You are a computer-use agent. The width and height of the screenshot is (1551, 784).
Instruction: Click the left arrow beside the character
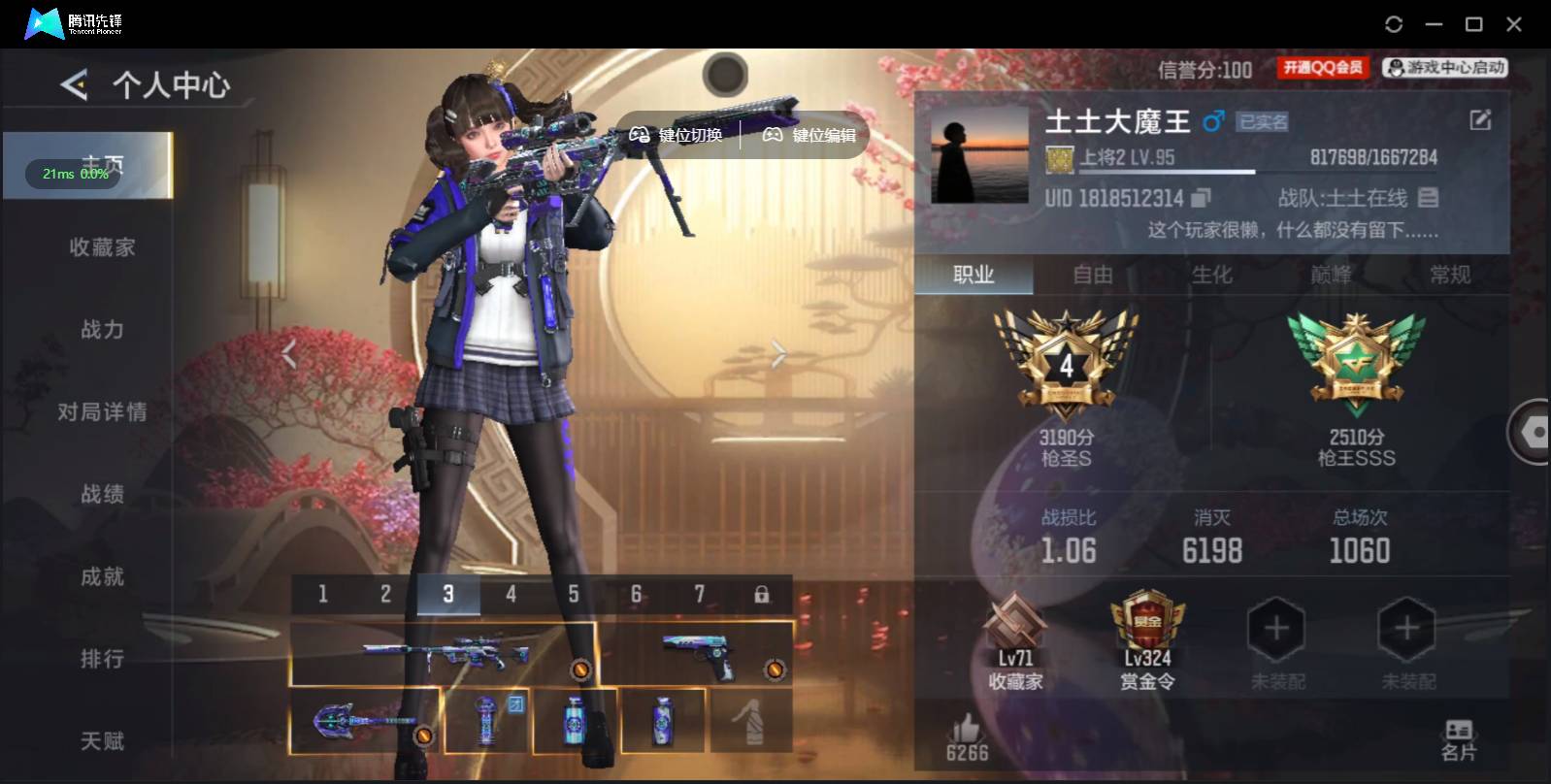click(288, 353)
